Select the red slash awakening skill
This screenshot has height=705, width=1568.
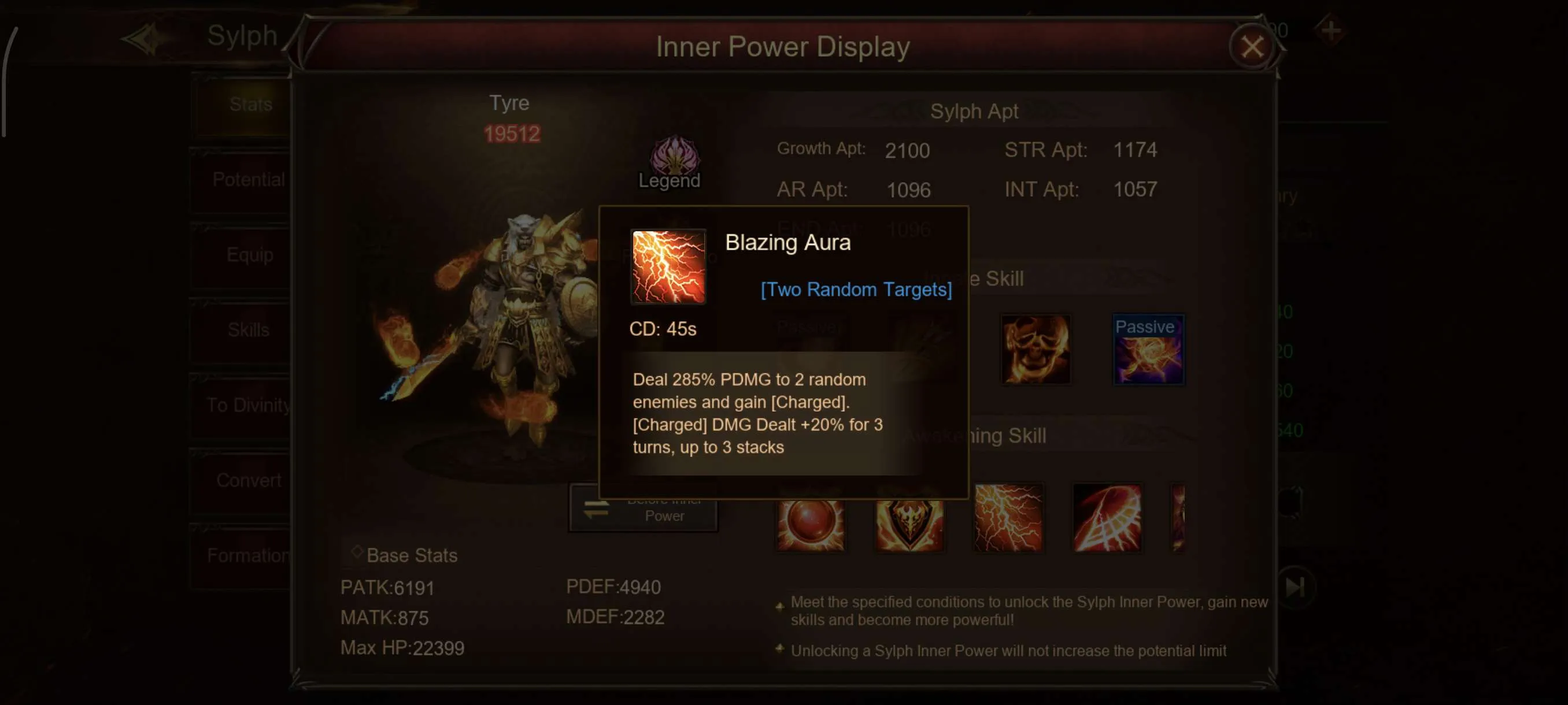tap(1107, 518)
